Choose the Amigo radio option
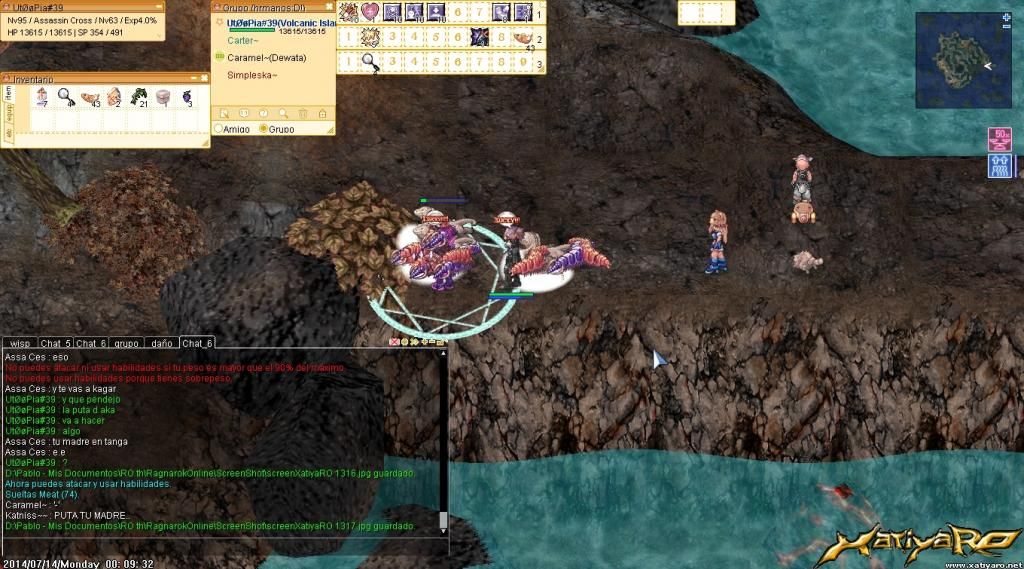The height and width of the screenshot is (569, 1024). click(x=220, y=129)
